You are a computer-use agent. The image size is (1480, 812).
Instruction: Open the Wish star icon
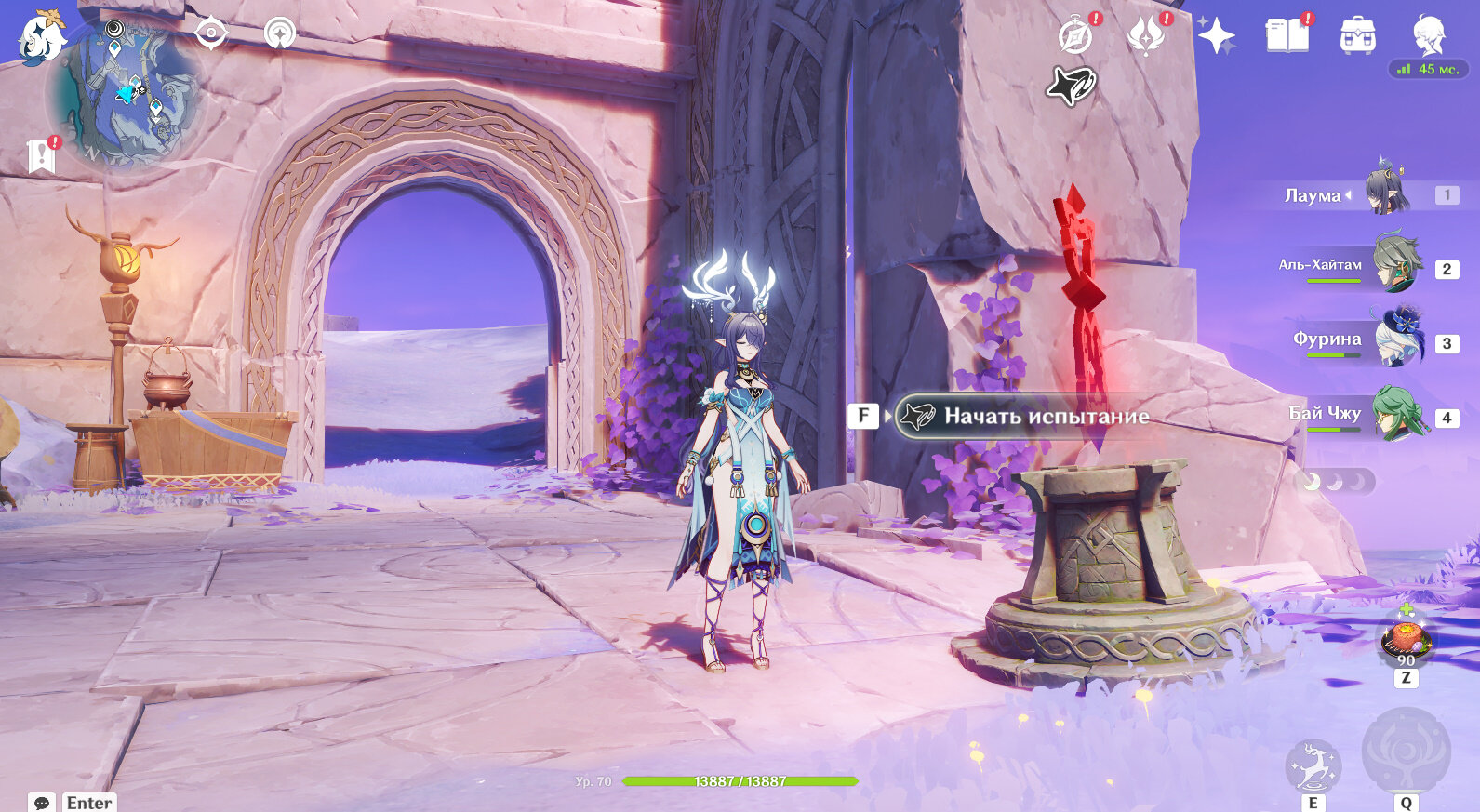(1216, 36)
